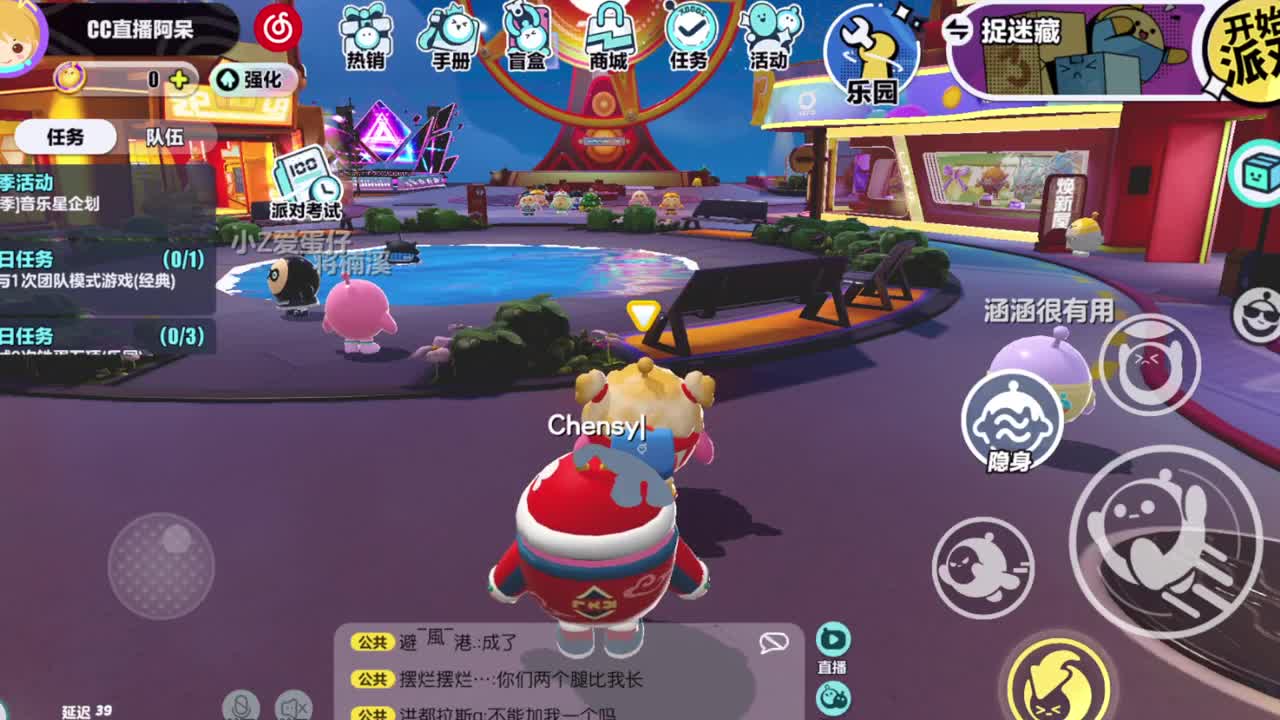Screen dimensions: 1280x720
Task: Mute the microphone at bottom left
Action: [x=243, y=707]
